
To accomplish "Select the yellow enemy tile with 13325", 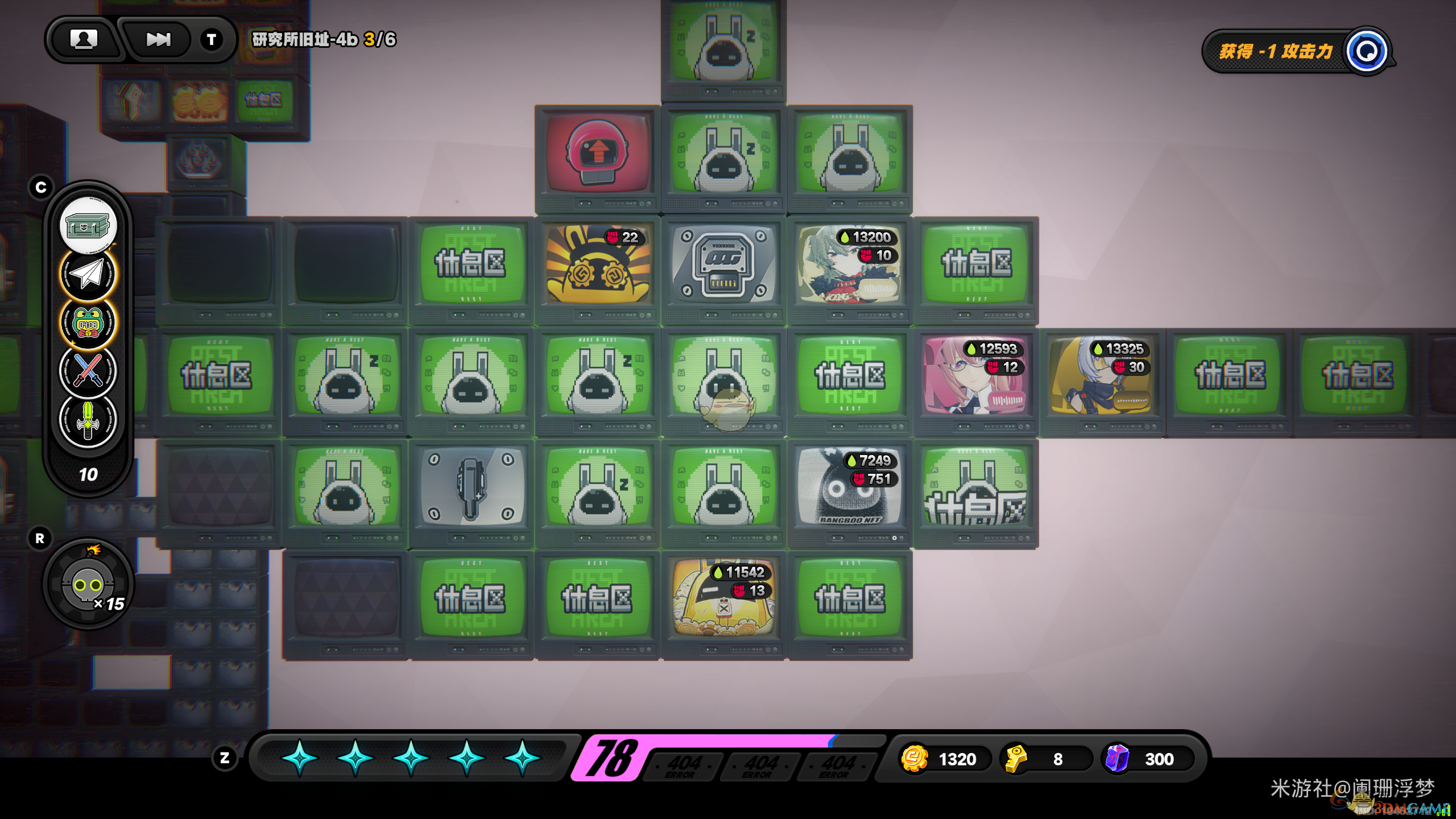I will point(1102,375).
